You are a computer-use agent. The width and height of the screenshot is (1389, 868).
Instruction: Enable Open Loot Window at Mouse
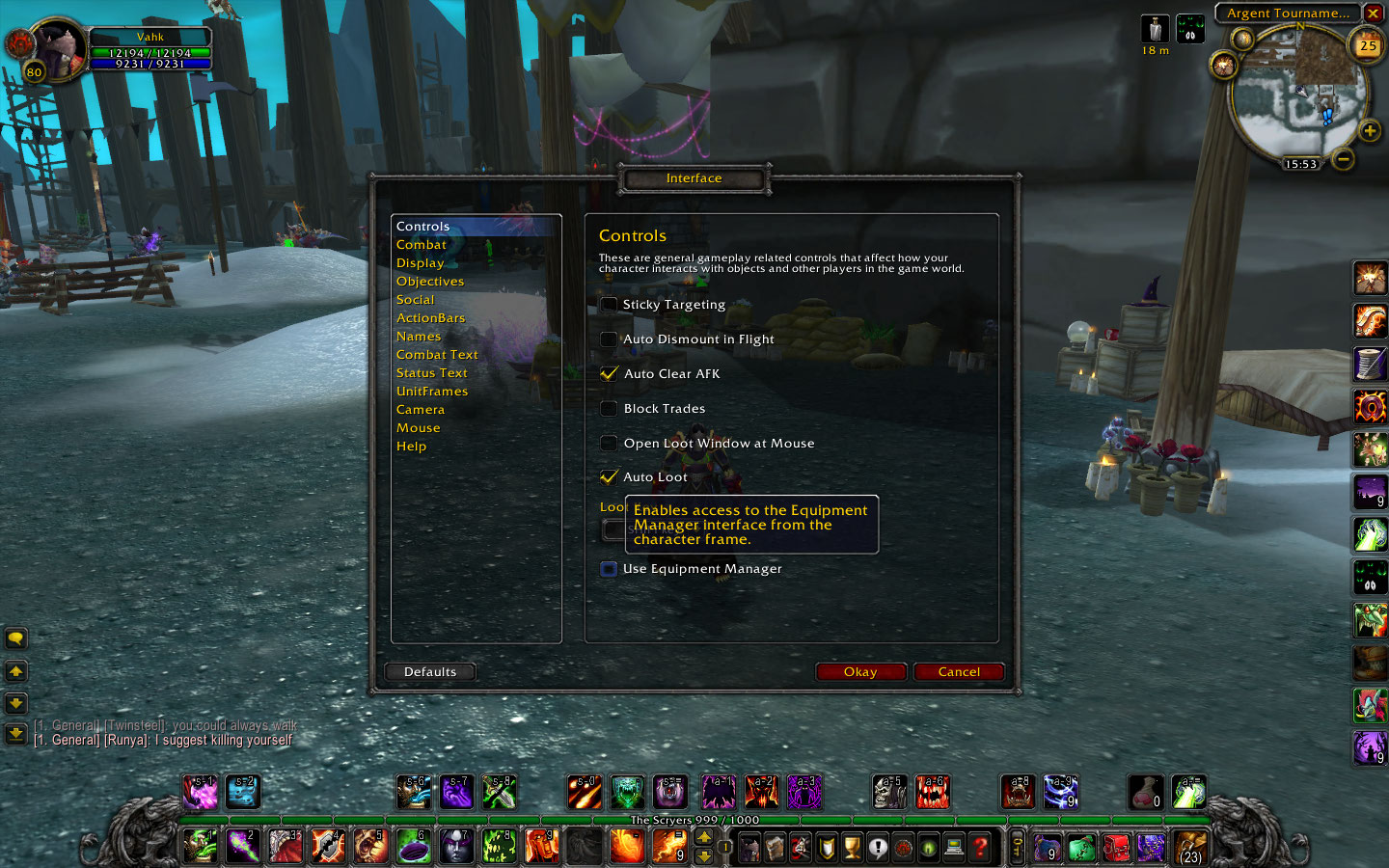pyautogui.click(x=609, y=444)
